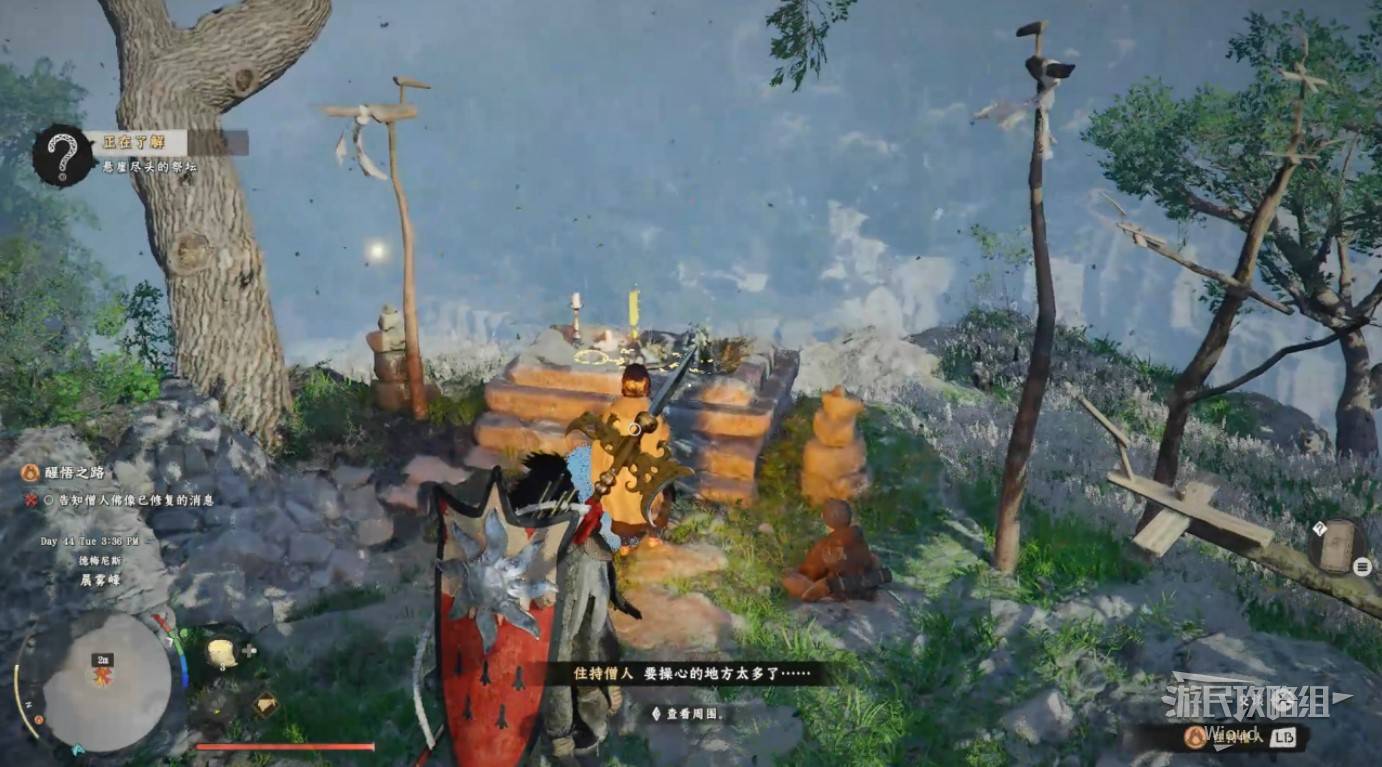Click the diamond-shaped item icon below the consumable
1382x767 pixels.
265,704
